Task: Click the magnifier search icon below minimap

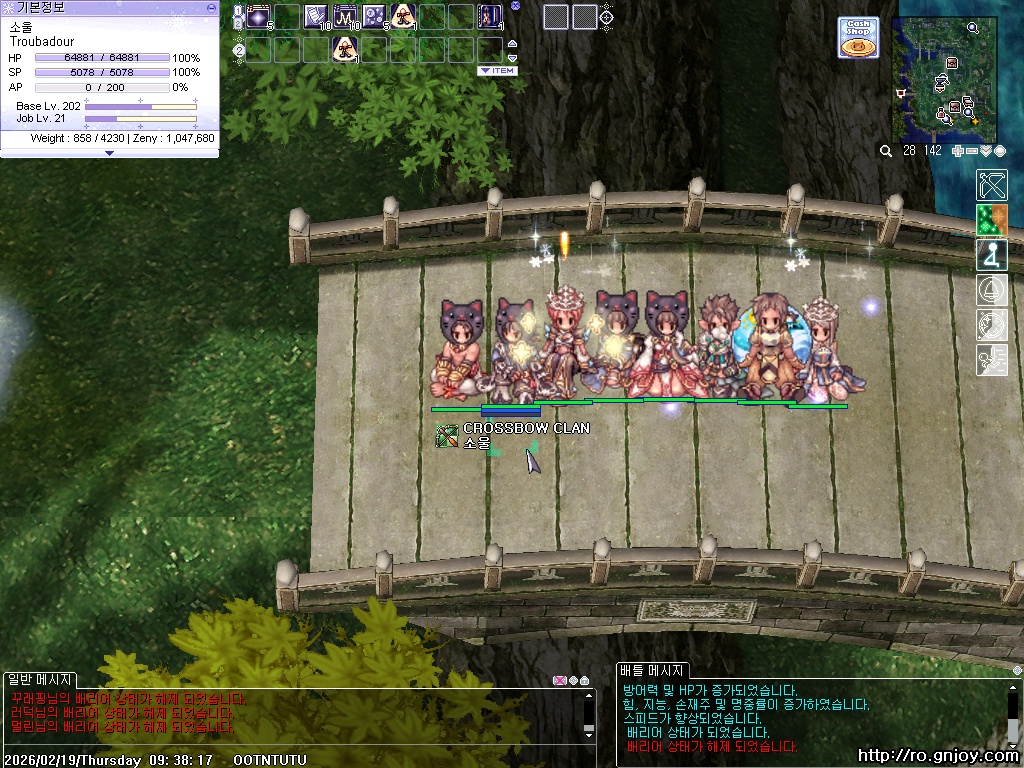Action: pyautogui.click(x=885, y=151)
